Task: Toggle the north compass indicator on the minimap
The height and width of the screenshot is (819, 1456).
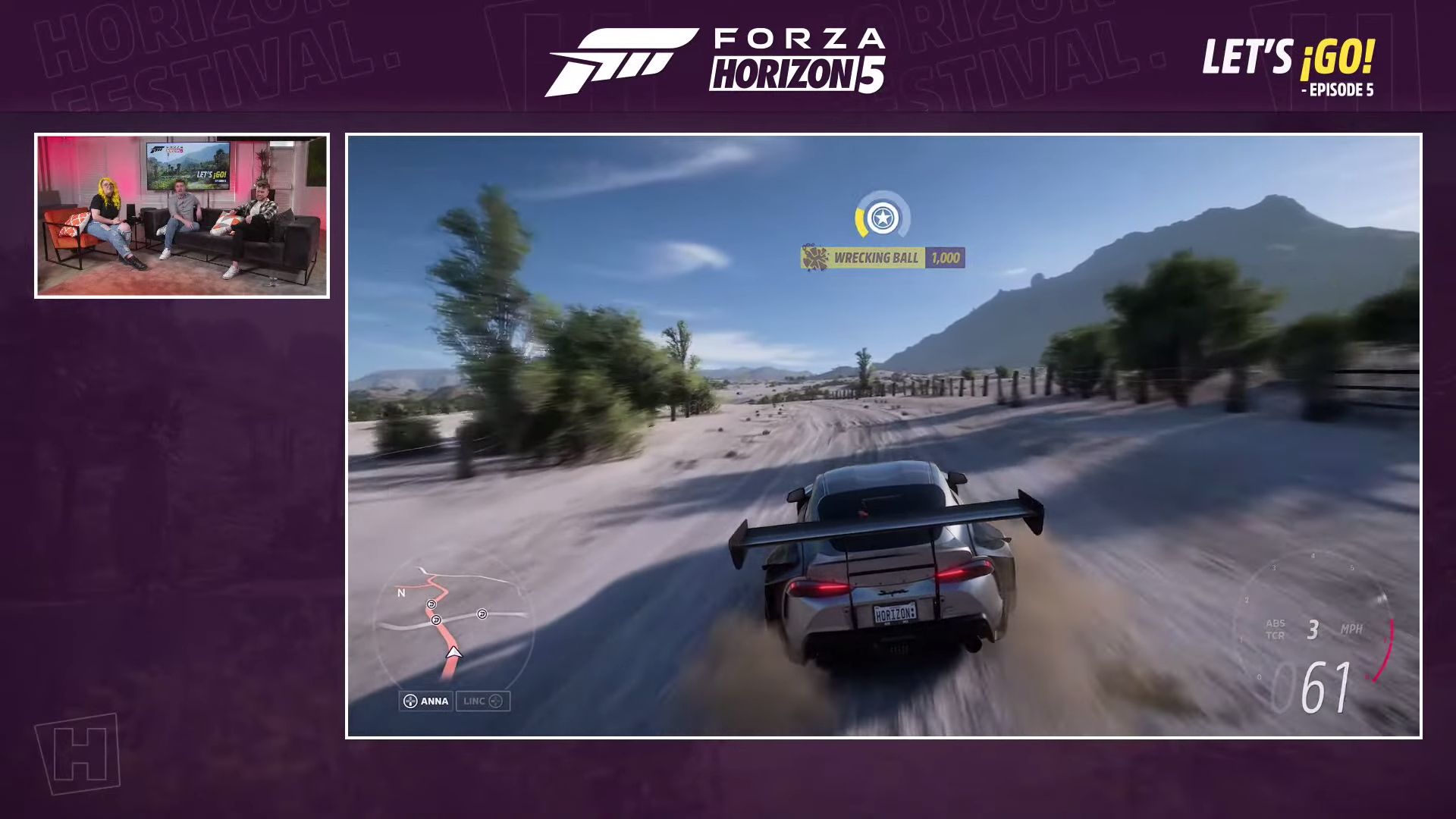Action: coord(402,592)
